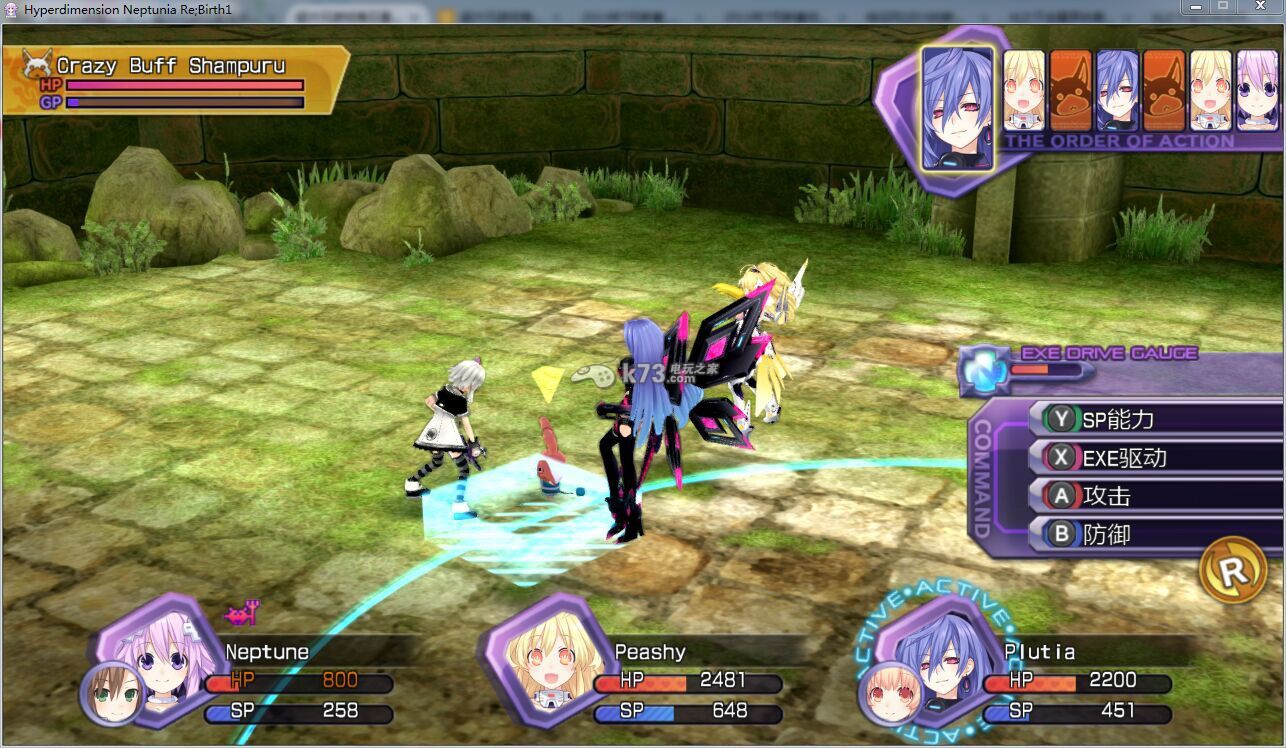
Task: Choose the 防御 defend command
Action: 1150,534
